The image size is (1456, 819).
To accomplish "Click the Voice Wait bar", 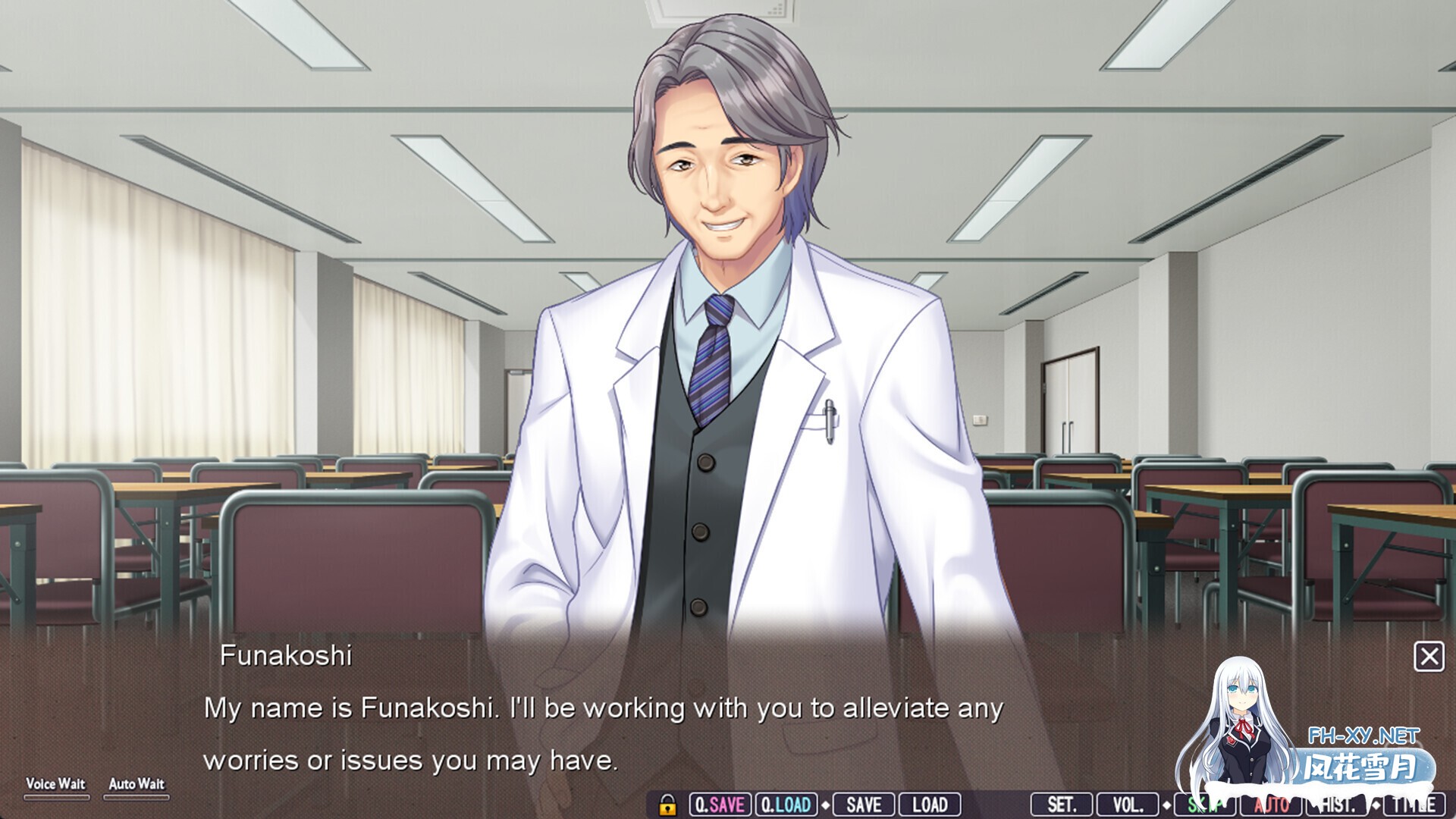I will point(56,796).
